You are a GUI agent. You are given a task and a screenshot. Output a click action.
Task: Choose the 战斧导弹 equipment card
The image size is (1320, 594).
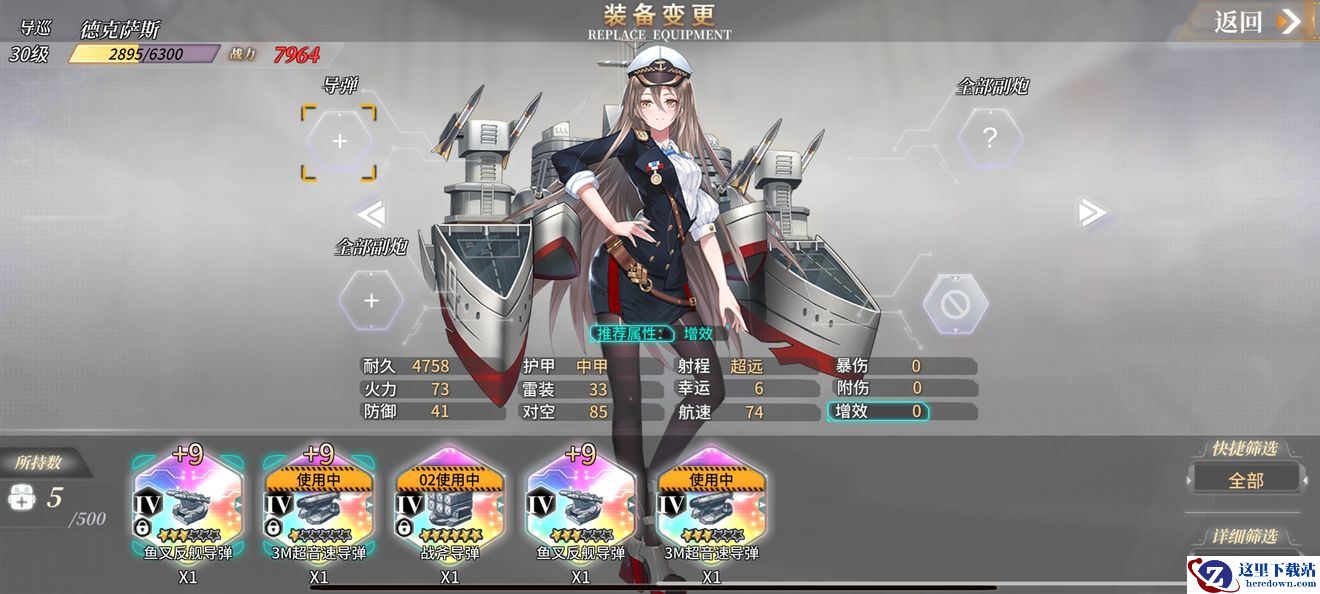pyautogui.click(x=450, y=506)
